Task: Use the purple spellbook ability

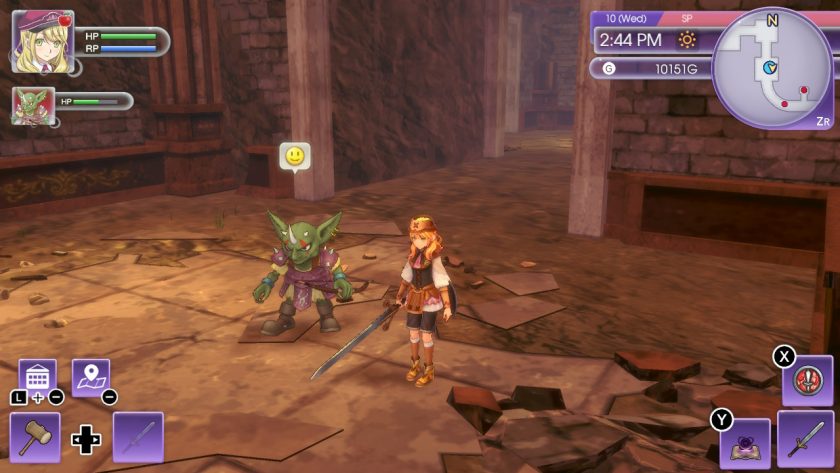Action: 745,443
